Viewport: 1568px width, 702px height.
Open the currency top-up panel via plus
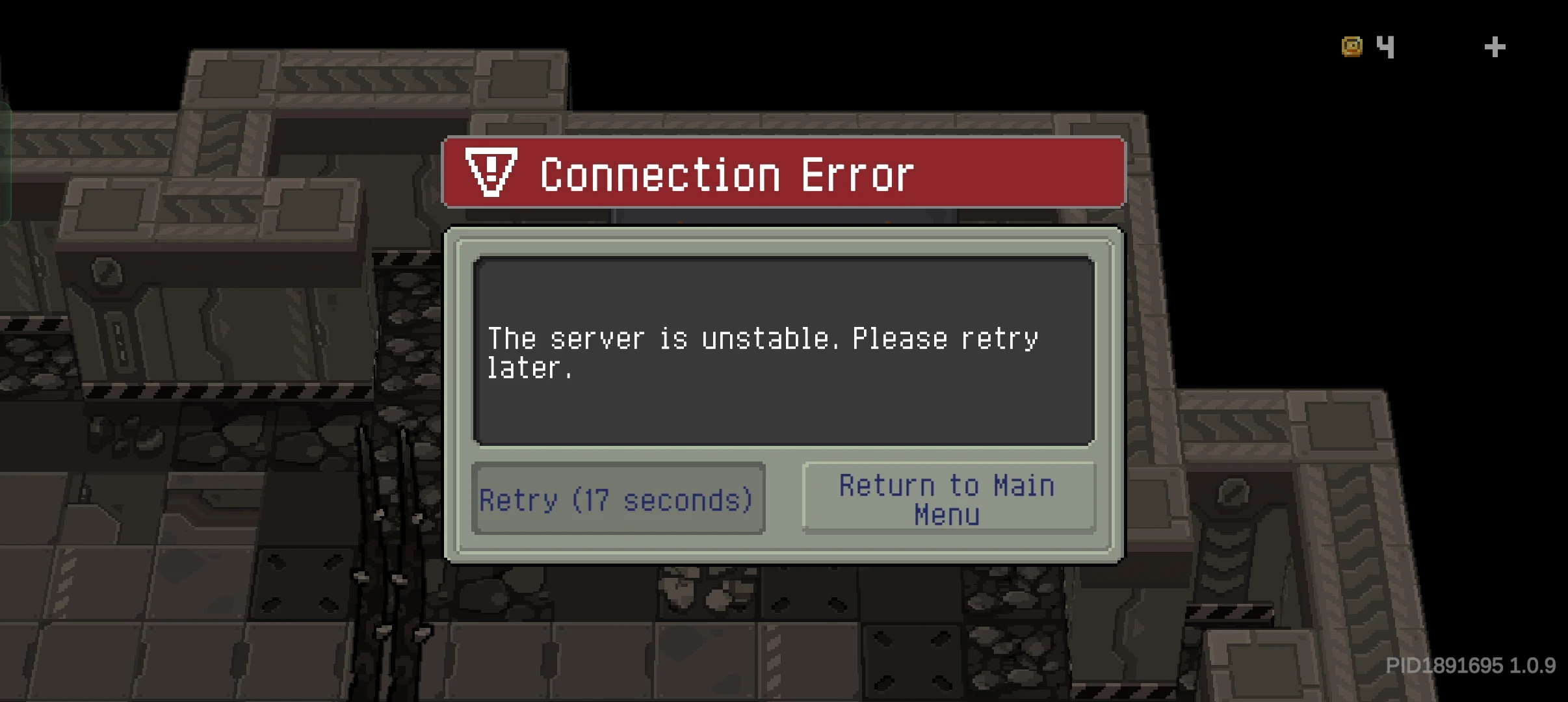pyautogui.click(x=1493, y=45)
